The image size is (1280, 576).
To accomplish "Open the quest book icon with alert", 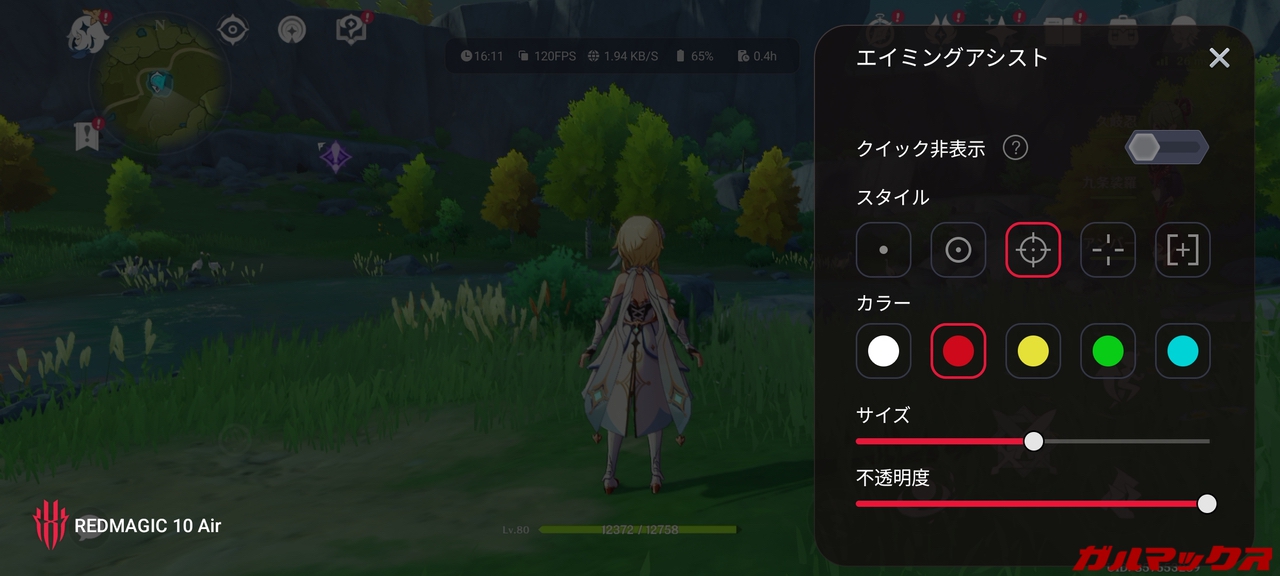I will click(x=351, y=30).
